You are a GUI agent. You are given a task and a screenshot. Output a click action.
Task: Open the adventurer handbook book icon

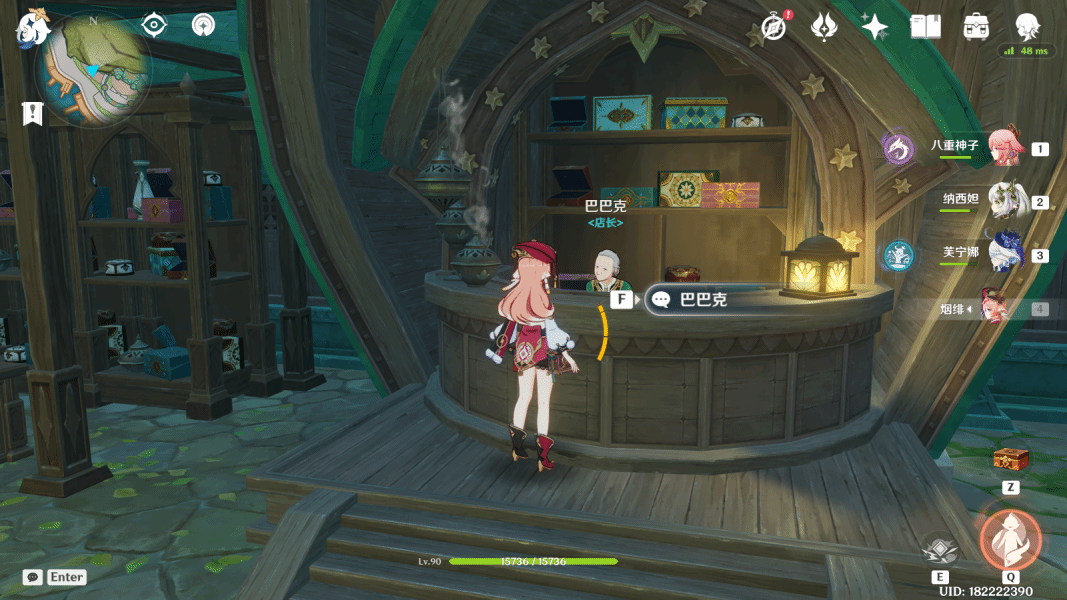coord(925,27)
